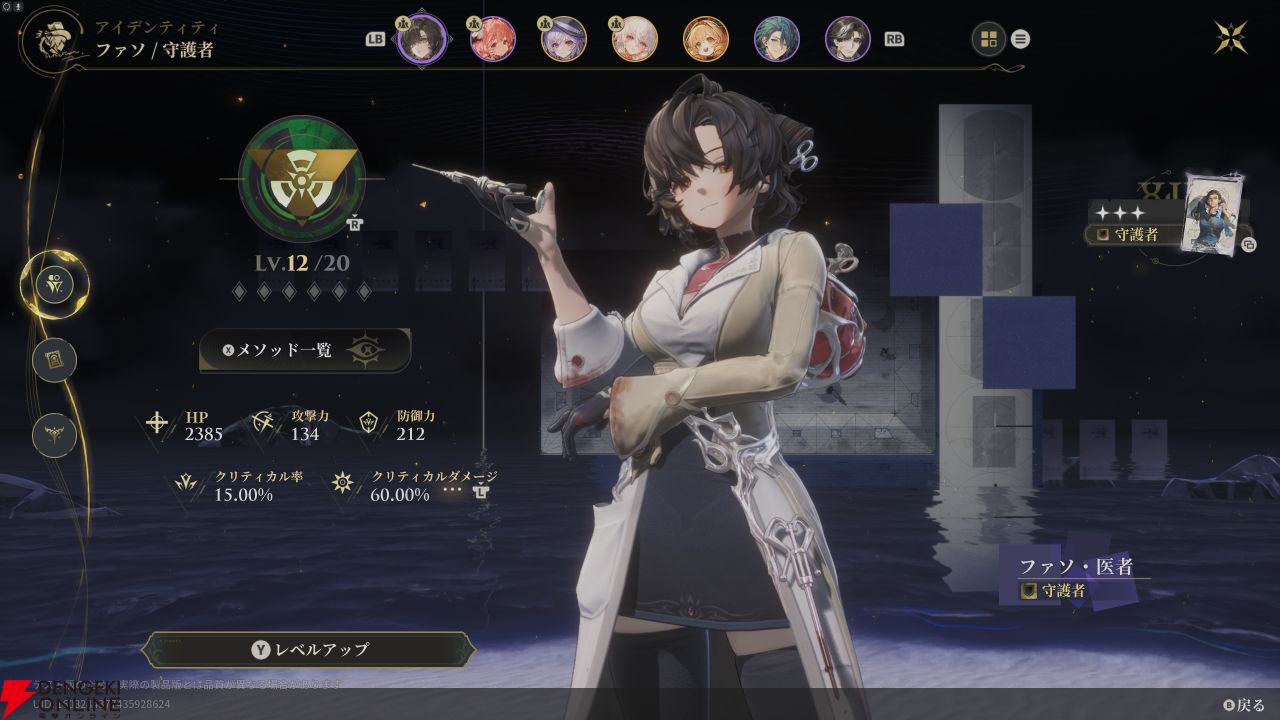Open the highlighted identity stats tab
The image size is (1280, 720).
[x=54, y=285]
